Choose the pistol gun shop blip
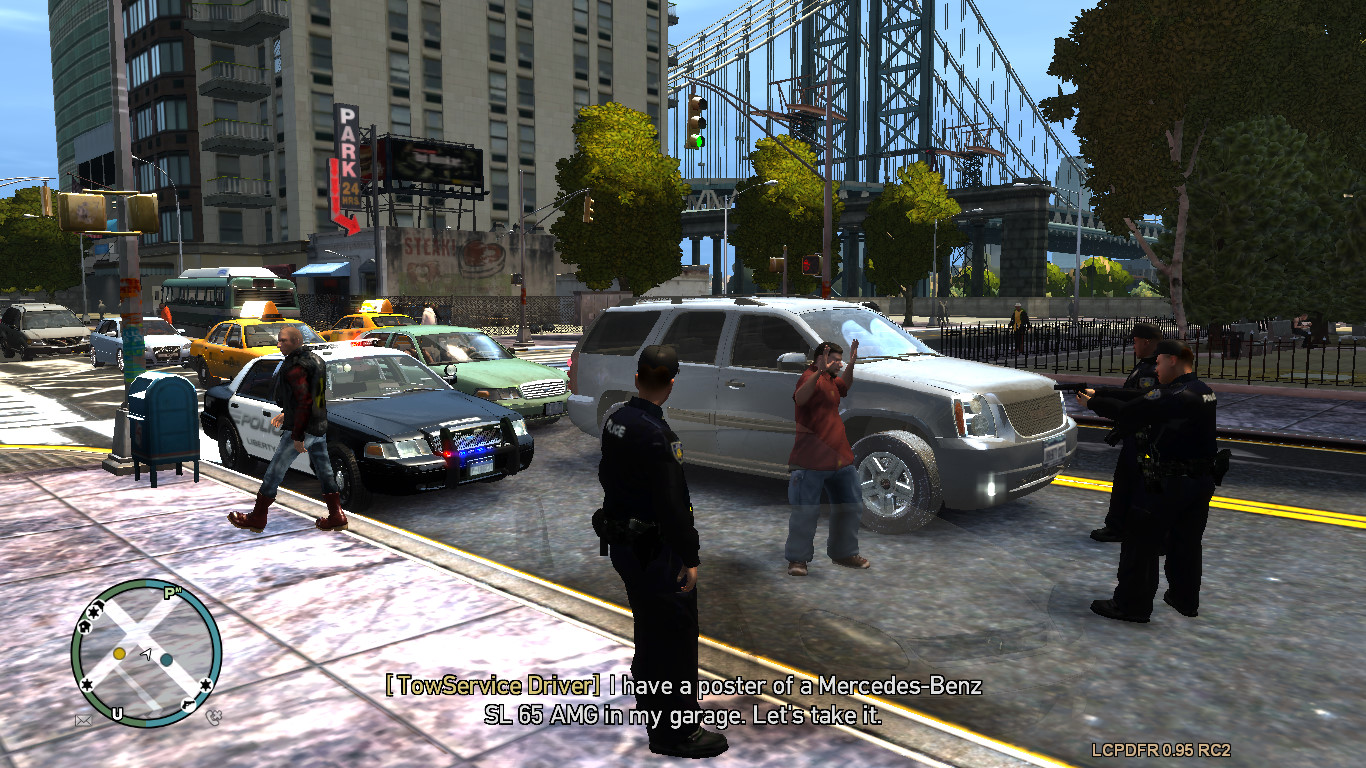The image size is (1366, 768). pyautogui.click(x=188, y=705)
